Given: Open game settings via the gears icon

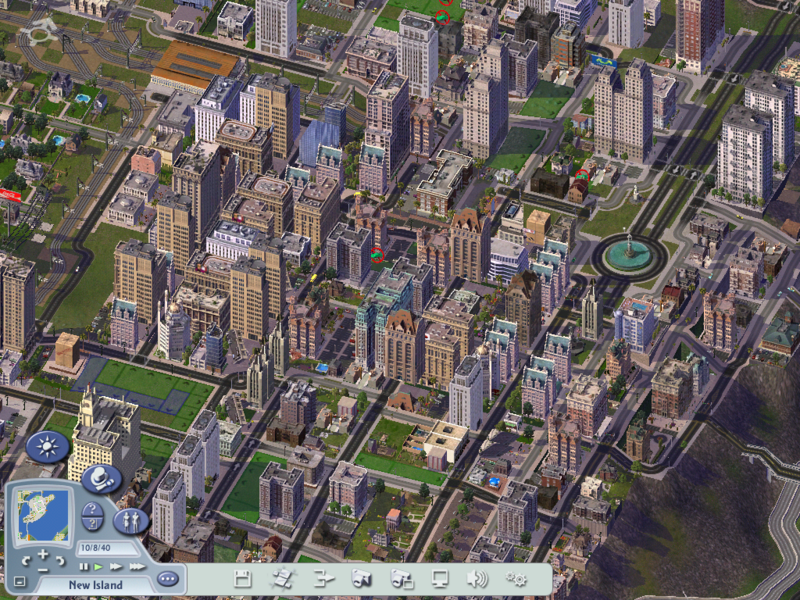Looking at the screenshot, I should point(517,578).
